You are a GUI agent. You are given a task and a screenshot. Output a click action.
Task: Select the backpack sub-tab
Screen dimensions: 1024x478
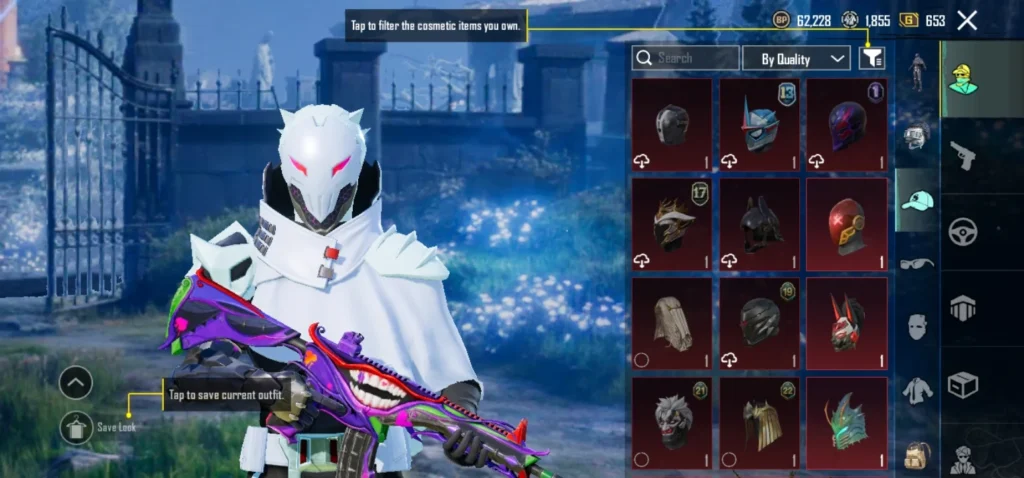coord(917,453)
